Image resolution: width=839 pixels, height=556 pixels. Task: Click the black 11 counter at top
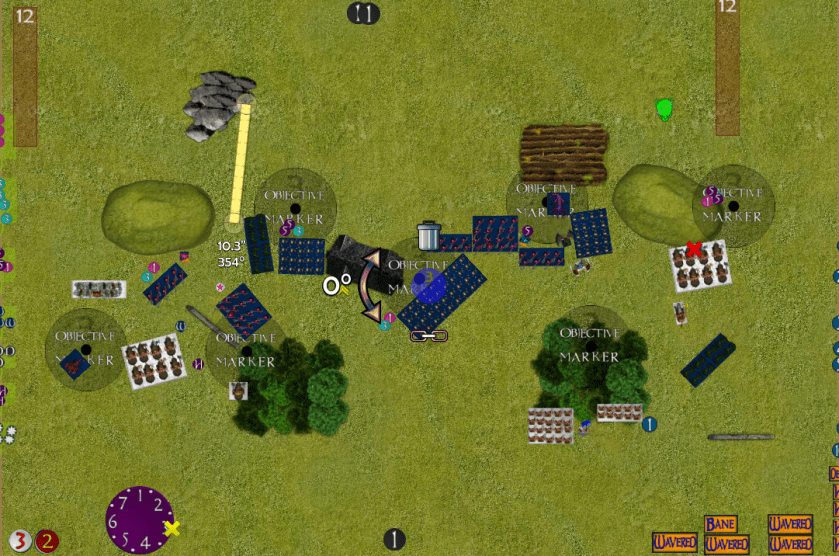click(x=364, y=14)
